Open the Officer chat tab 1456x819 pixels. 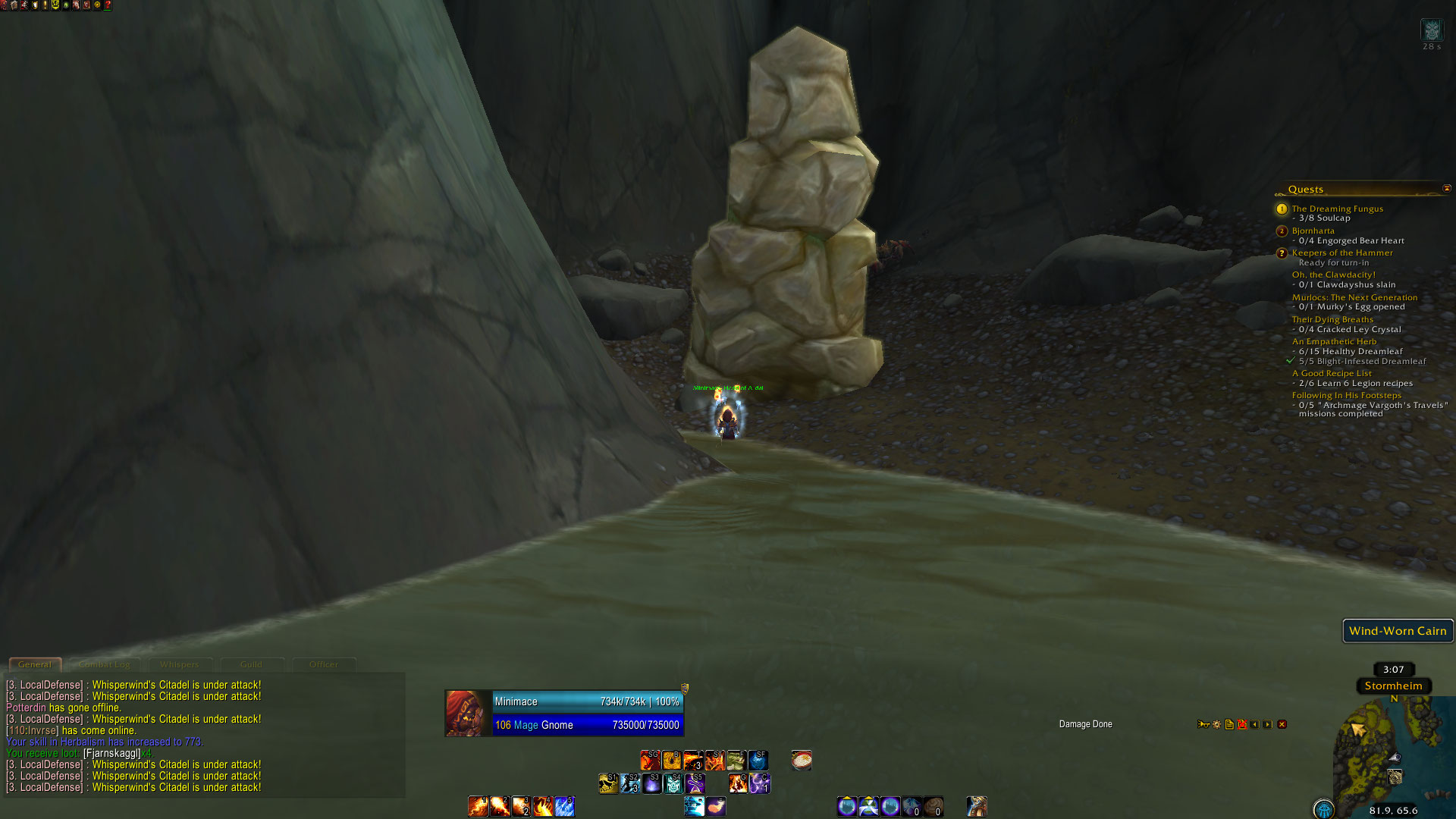pos(324,664)
